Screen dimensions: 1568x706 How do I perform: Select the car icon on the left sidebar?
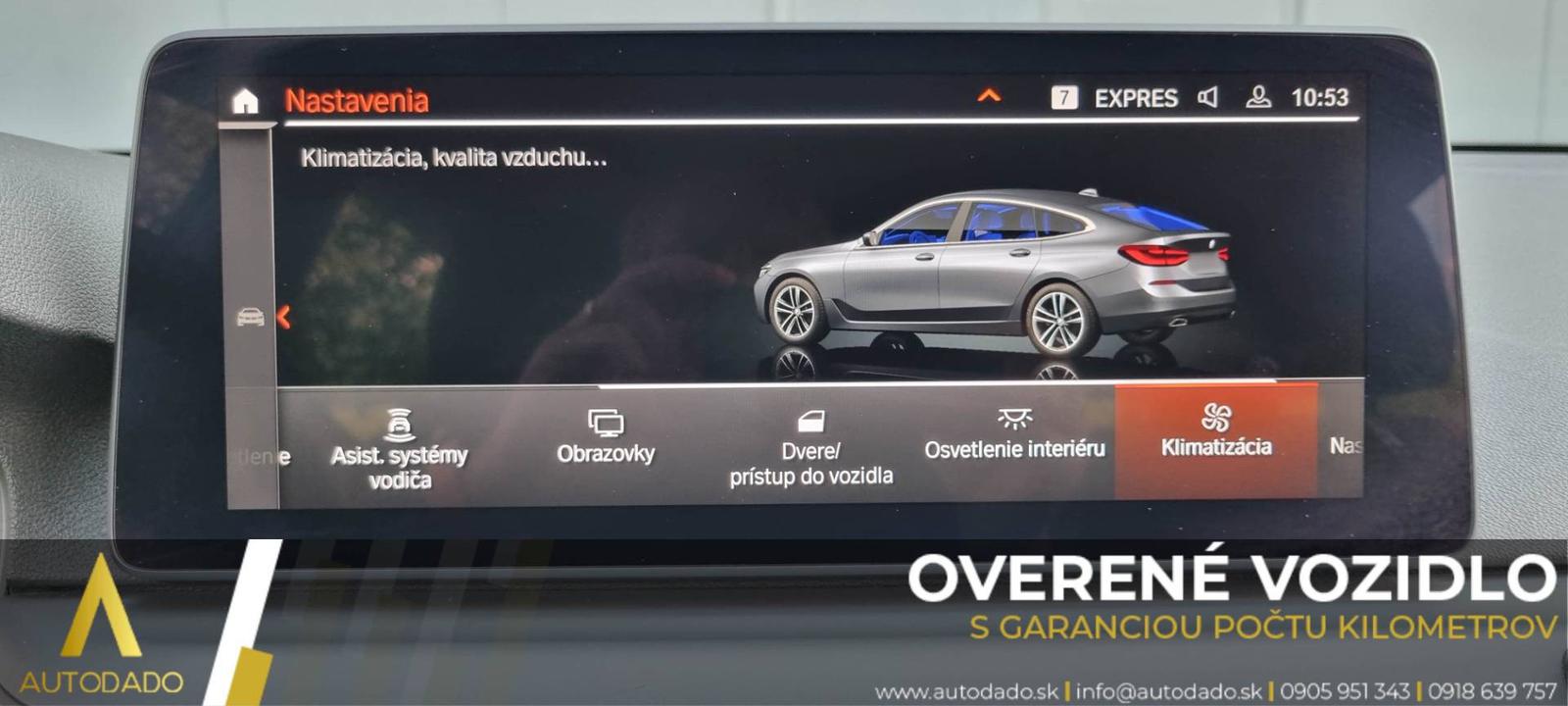coord(250,319)
